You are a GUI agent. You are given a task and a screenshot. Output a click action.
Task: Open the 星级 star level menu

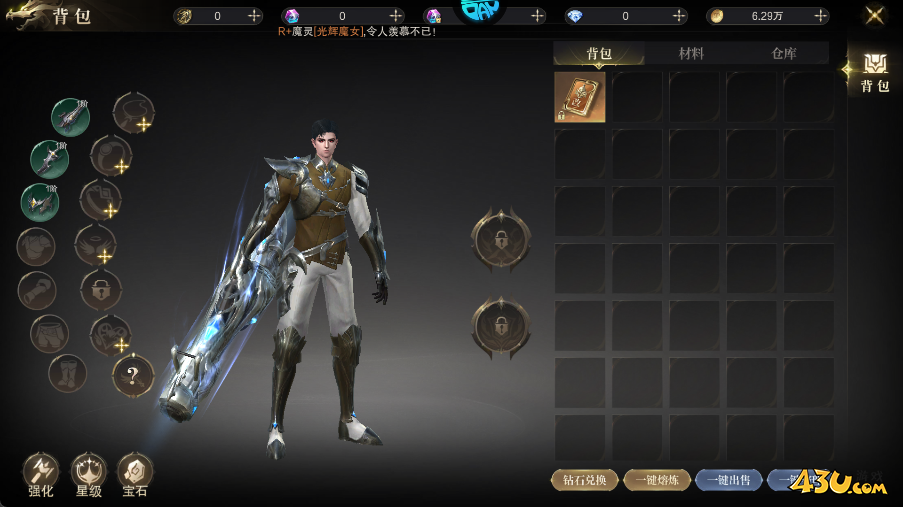[x=89, y=474]
